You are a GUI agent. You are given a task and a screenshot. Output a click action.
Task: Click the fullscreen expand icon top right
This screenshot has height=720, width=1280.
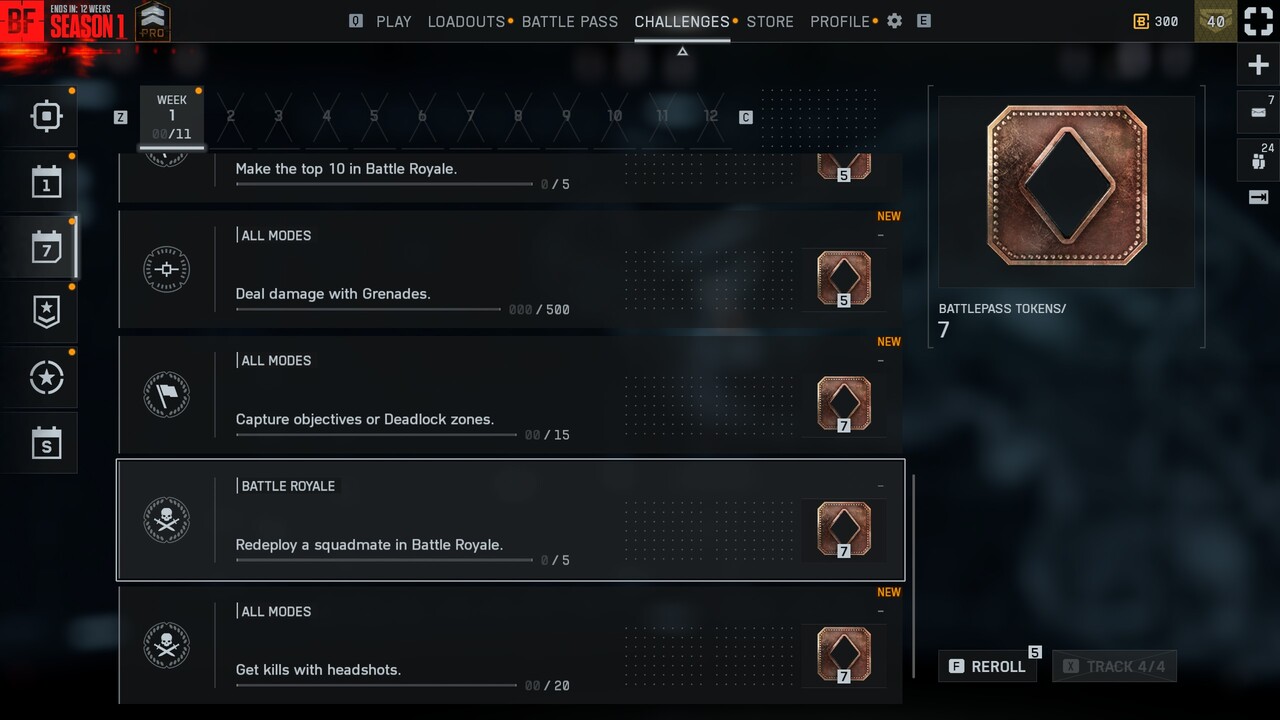pos(1257,21)
